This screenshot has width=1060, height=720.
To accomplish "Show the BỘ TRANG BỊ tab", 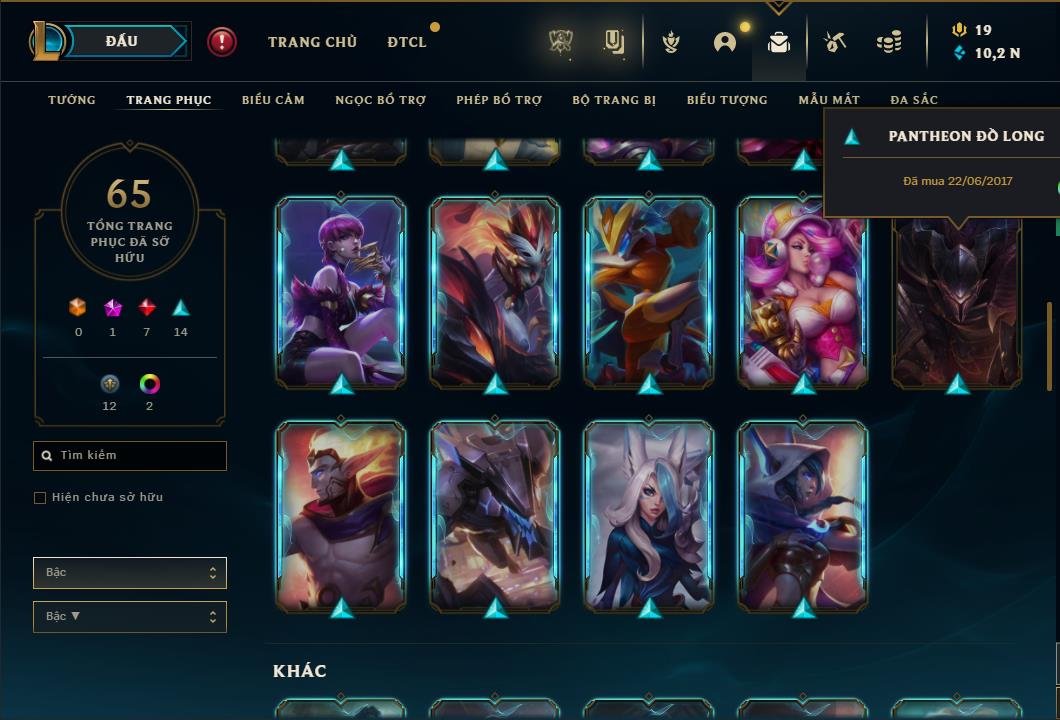I will pos(614,100).
